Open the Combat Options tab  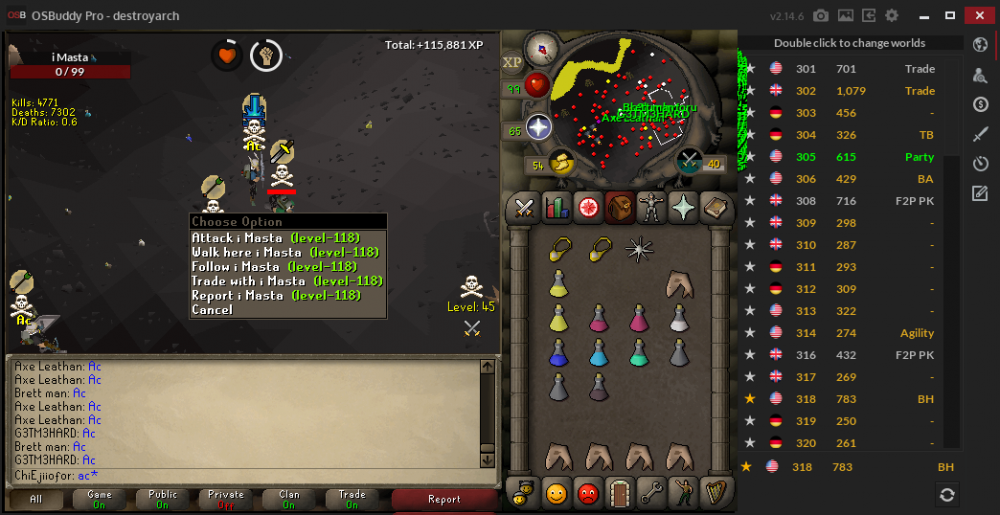click(524, 207)
